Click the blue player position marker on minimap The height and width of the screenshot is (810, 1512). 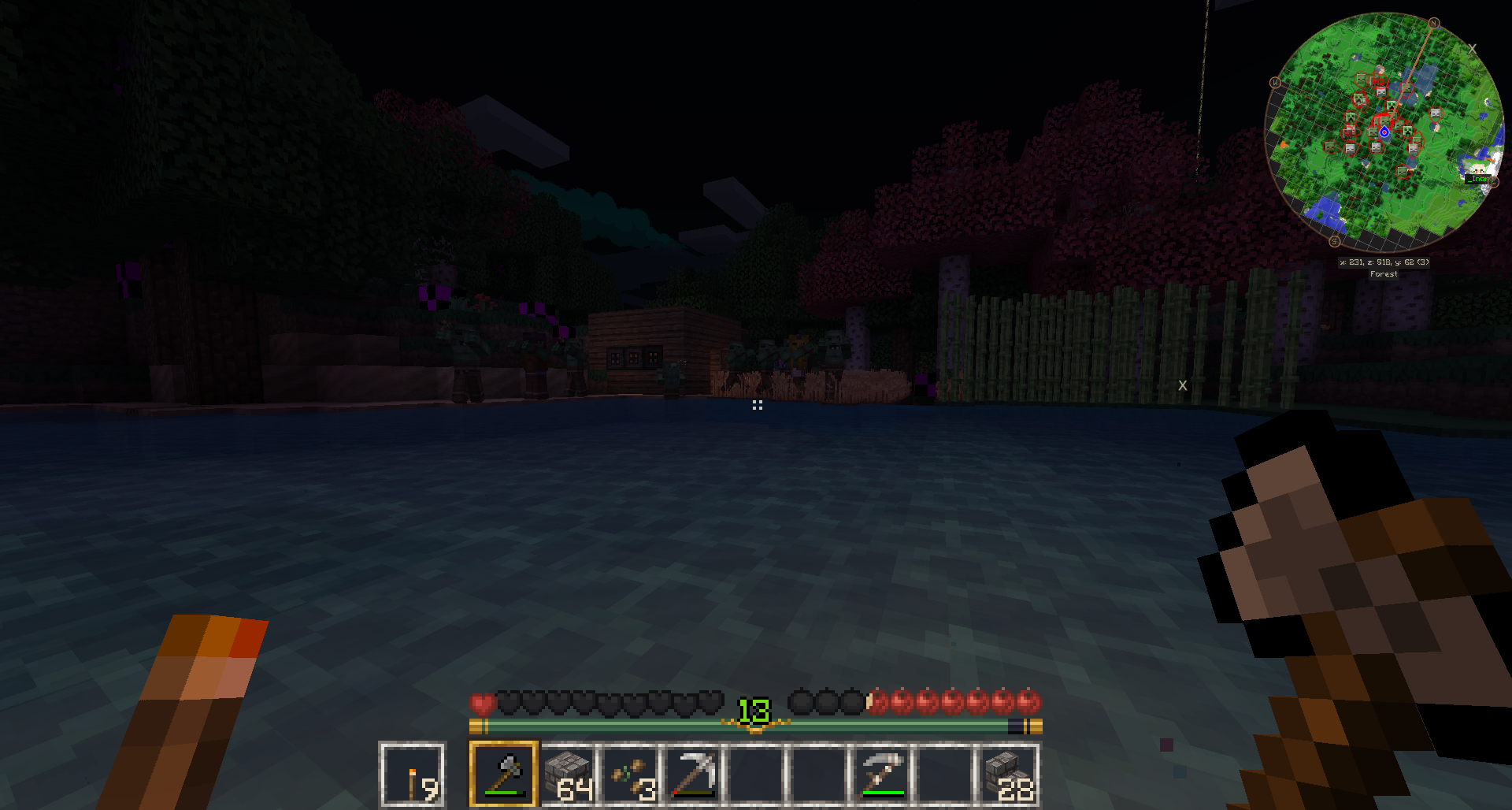pos(1384,132)
